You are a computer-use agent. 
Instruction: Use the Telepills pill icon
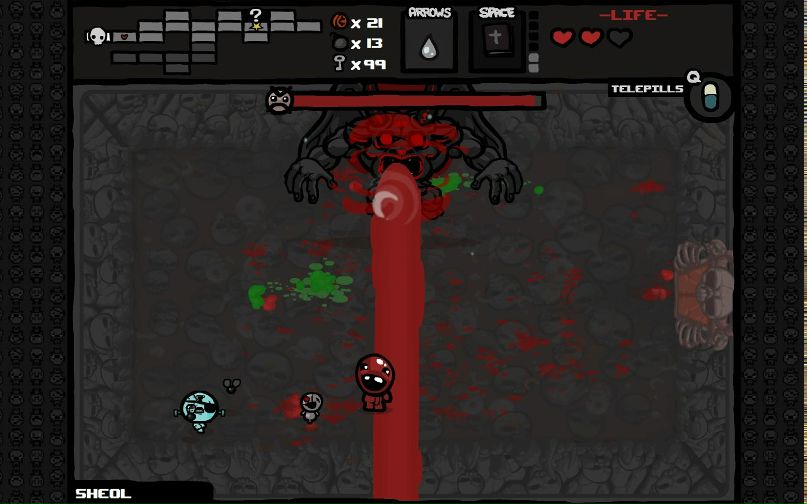click(x=711, y=98)
